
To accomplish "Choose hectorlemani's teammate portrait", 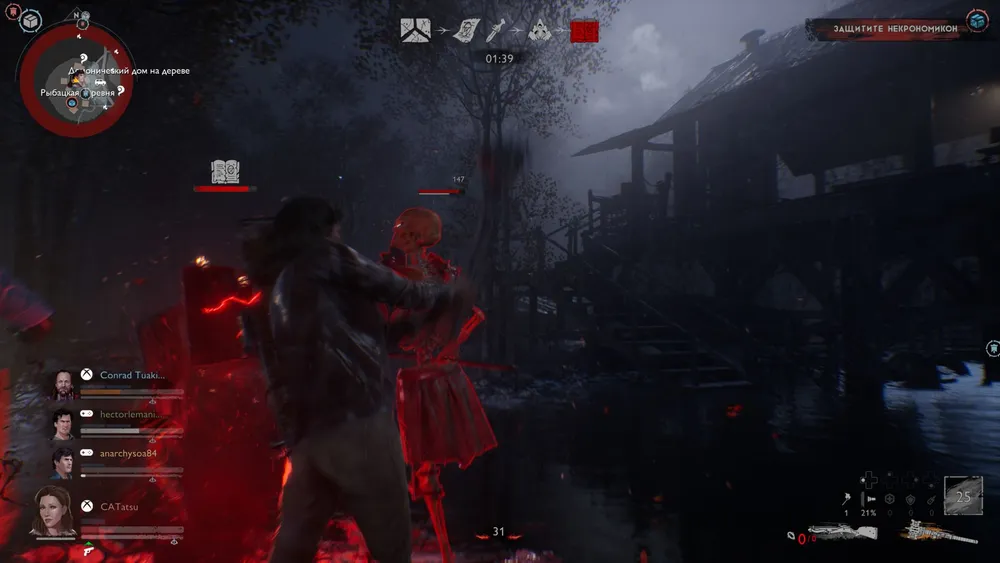I will click(62, 424).
